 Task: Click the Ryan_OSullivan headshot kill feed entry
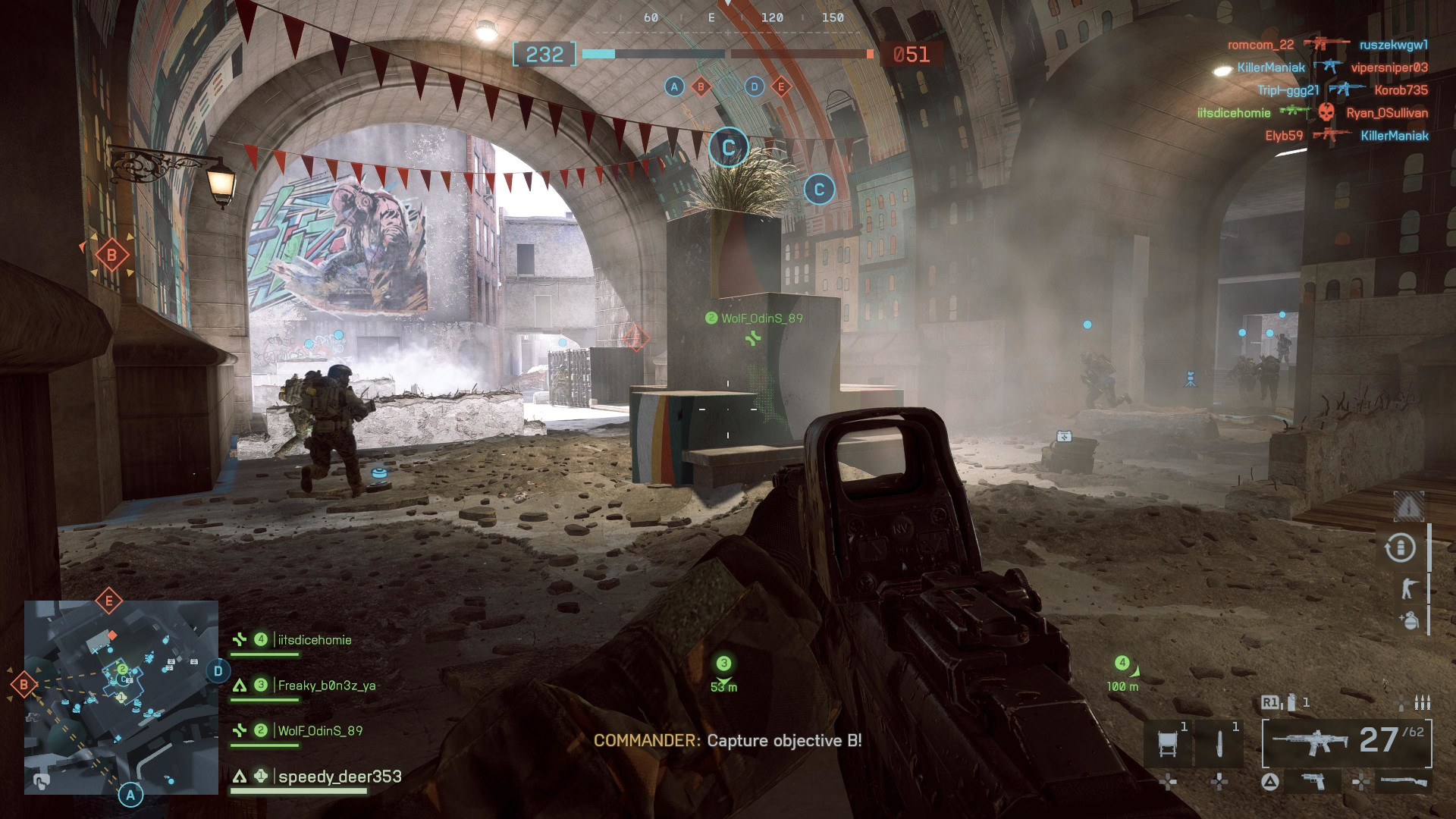(1387, 113)
